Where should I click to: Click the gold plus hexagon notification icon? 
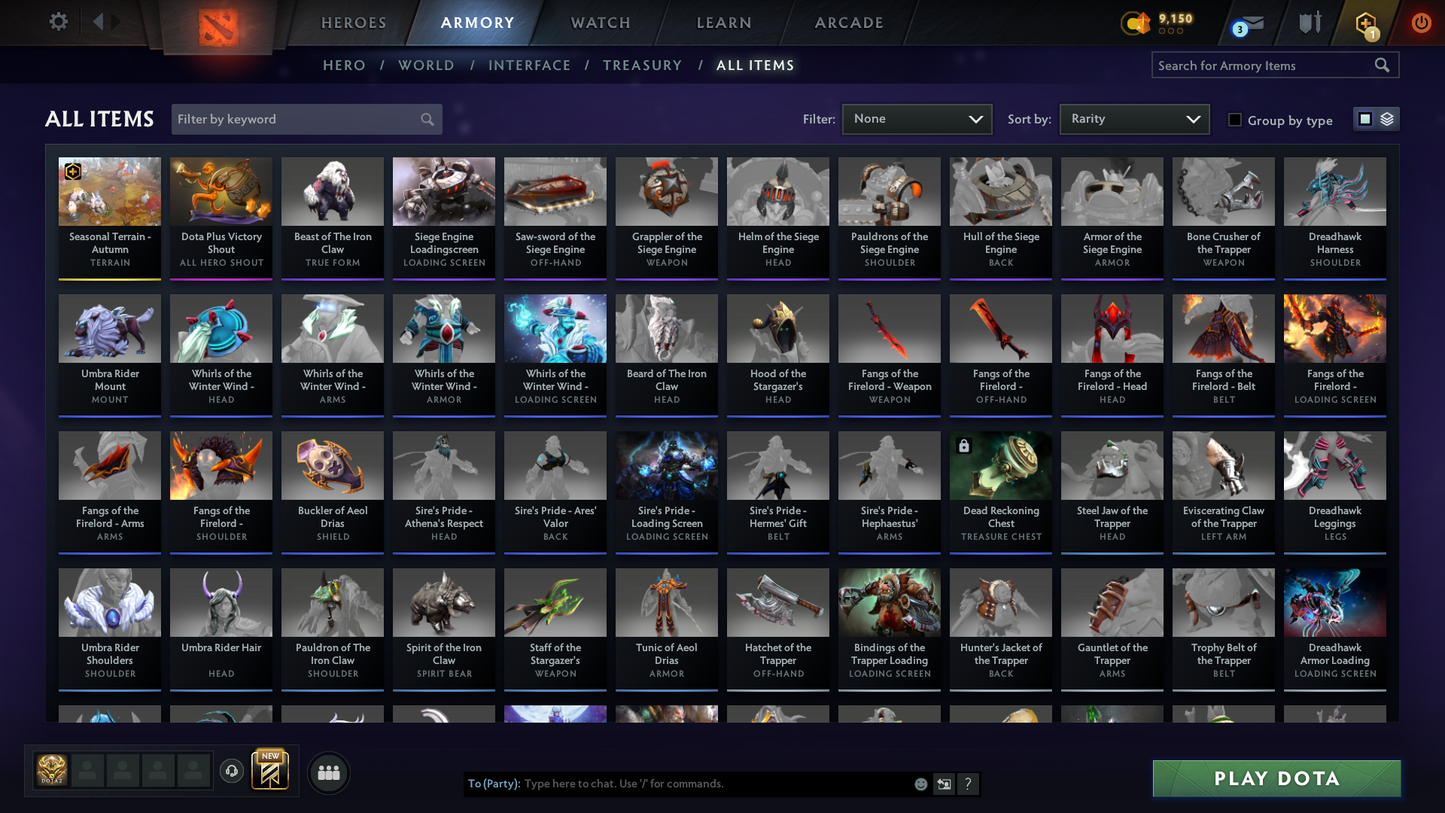(x=1367, y=22)
